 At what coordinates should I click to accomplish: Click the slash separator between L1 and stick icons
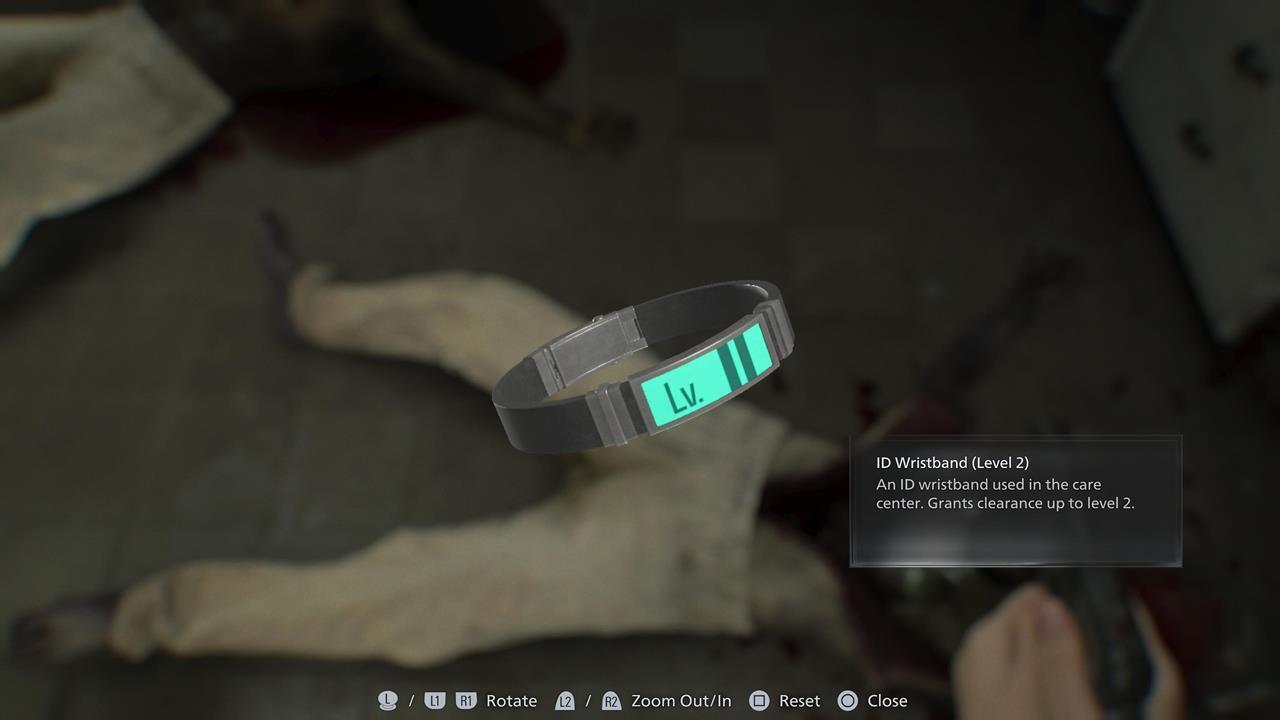[410, 701]
